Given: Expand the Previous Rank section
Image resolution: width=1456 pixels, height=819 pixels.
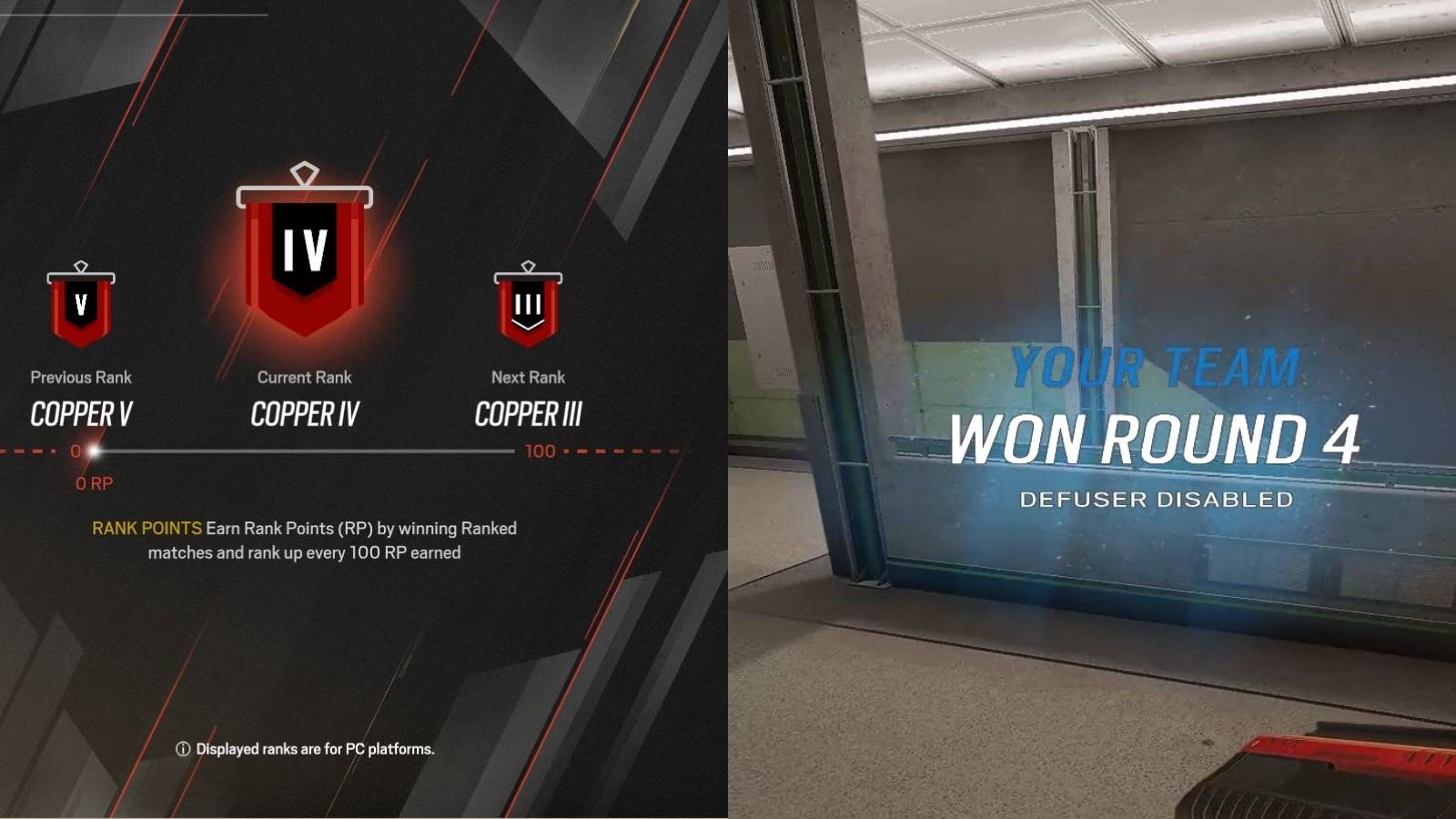Looking at the screenshot, I should [x=80, y=377].
